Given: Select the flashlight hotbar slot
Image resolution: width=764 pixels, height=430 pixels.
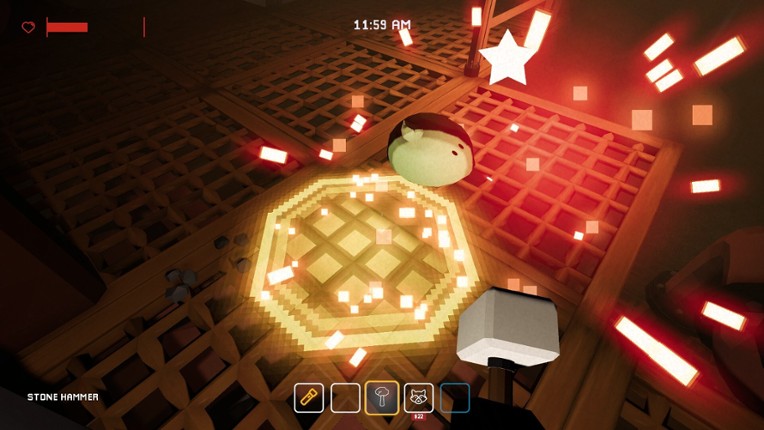Looking at the screenshot, I should [x=309, y=397].
